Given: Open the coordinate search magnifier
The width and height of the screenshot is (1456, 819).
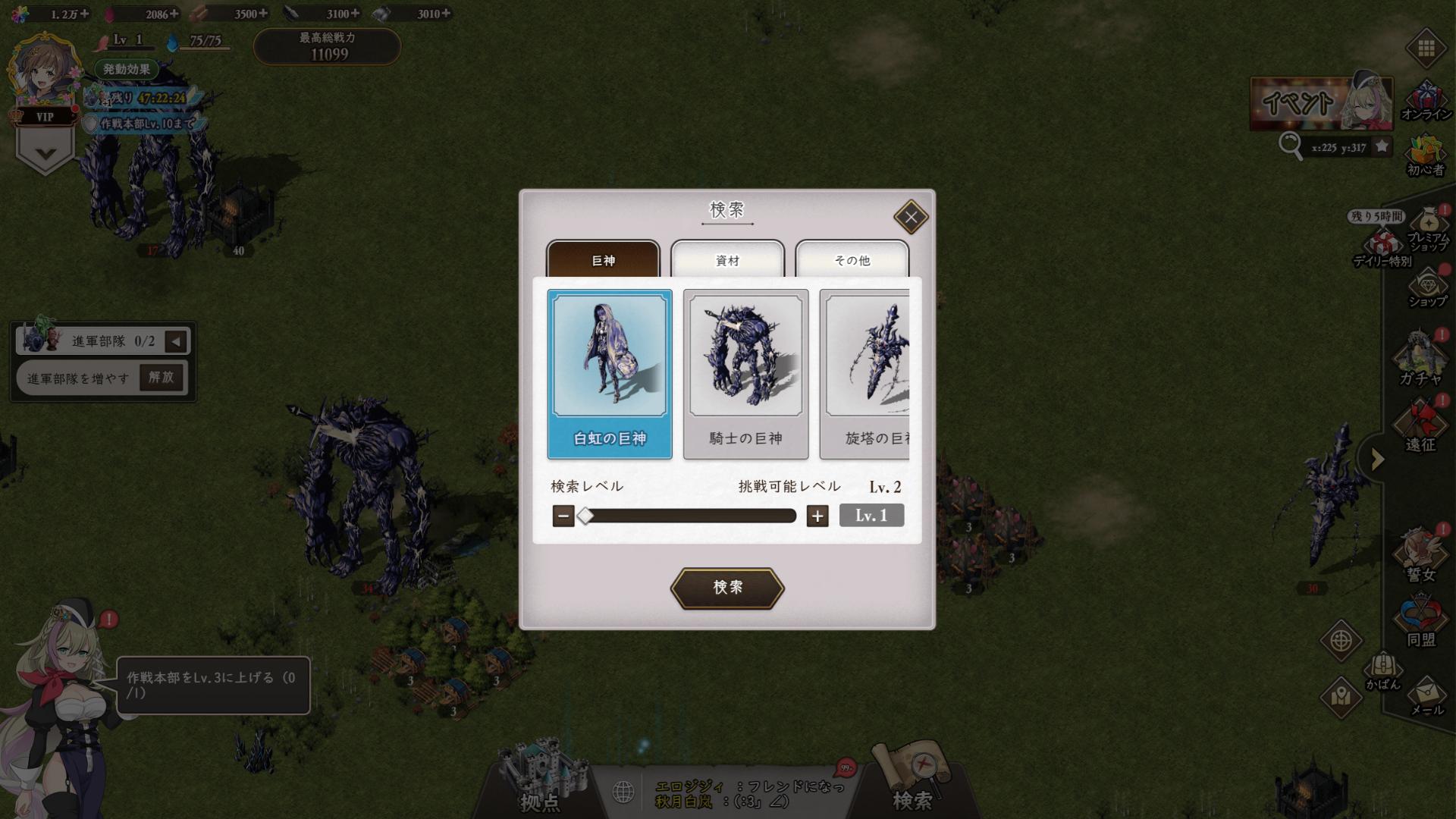Looking at the screenshot, I should [1289, 145].
